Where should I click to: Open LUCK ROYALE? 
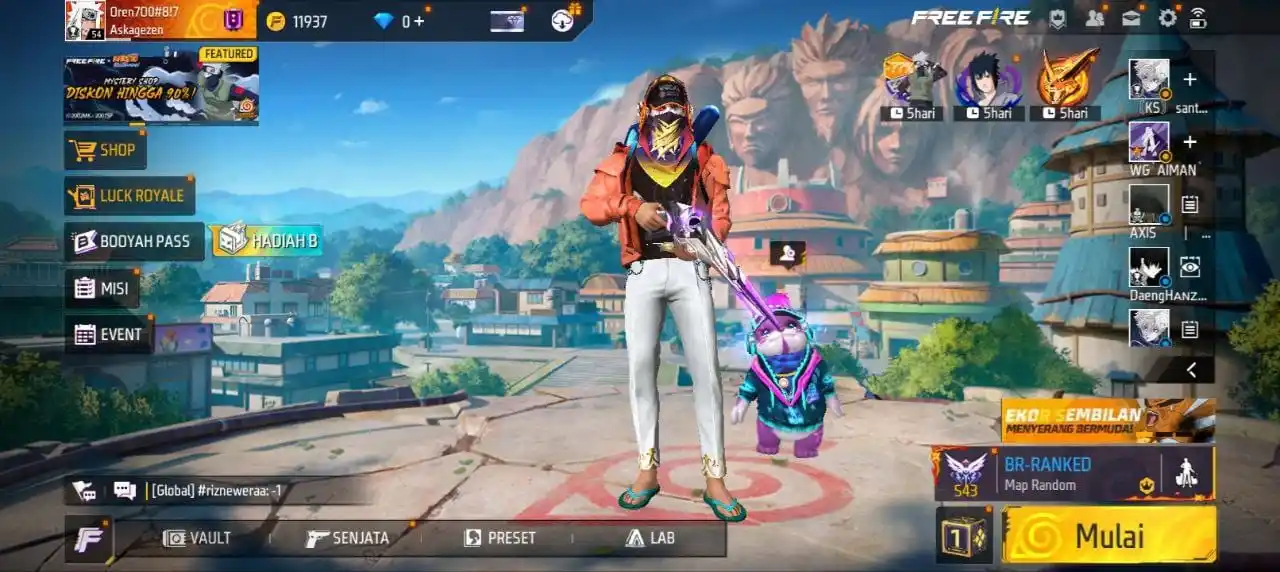coord(130,196)
